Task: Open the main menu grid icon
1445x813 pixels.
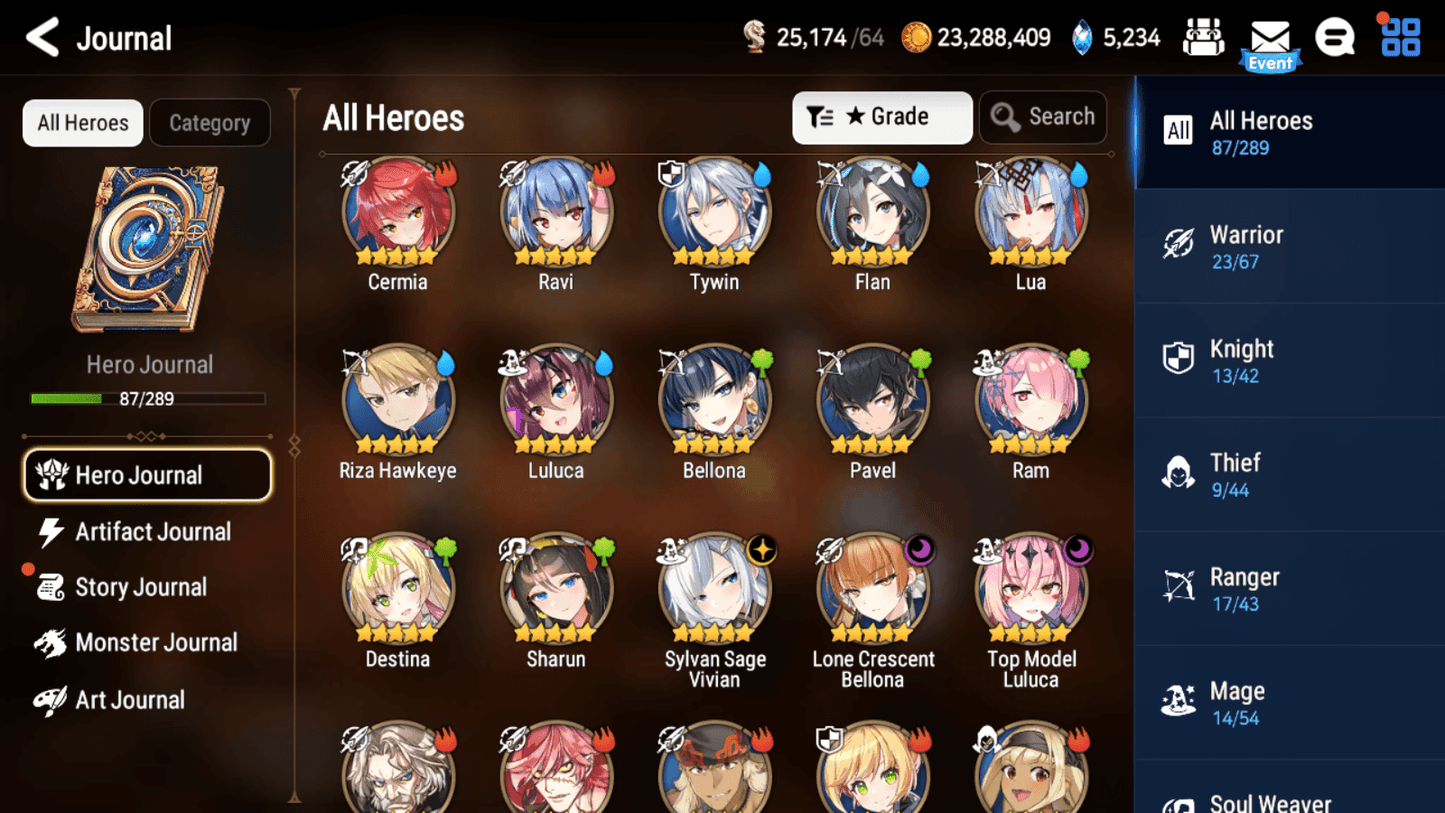Action: coord(1398,36)
